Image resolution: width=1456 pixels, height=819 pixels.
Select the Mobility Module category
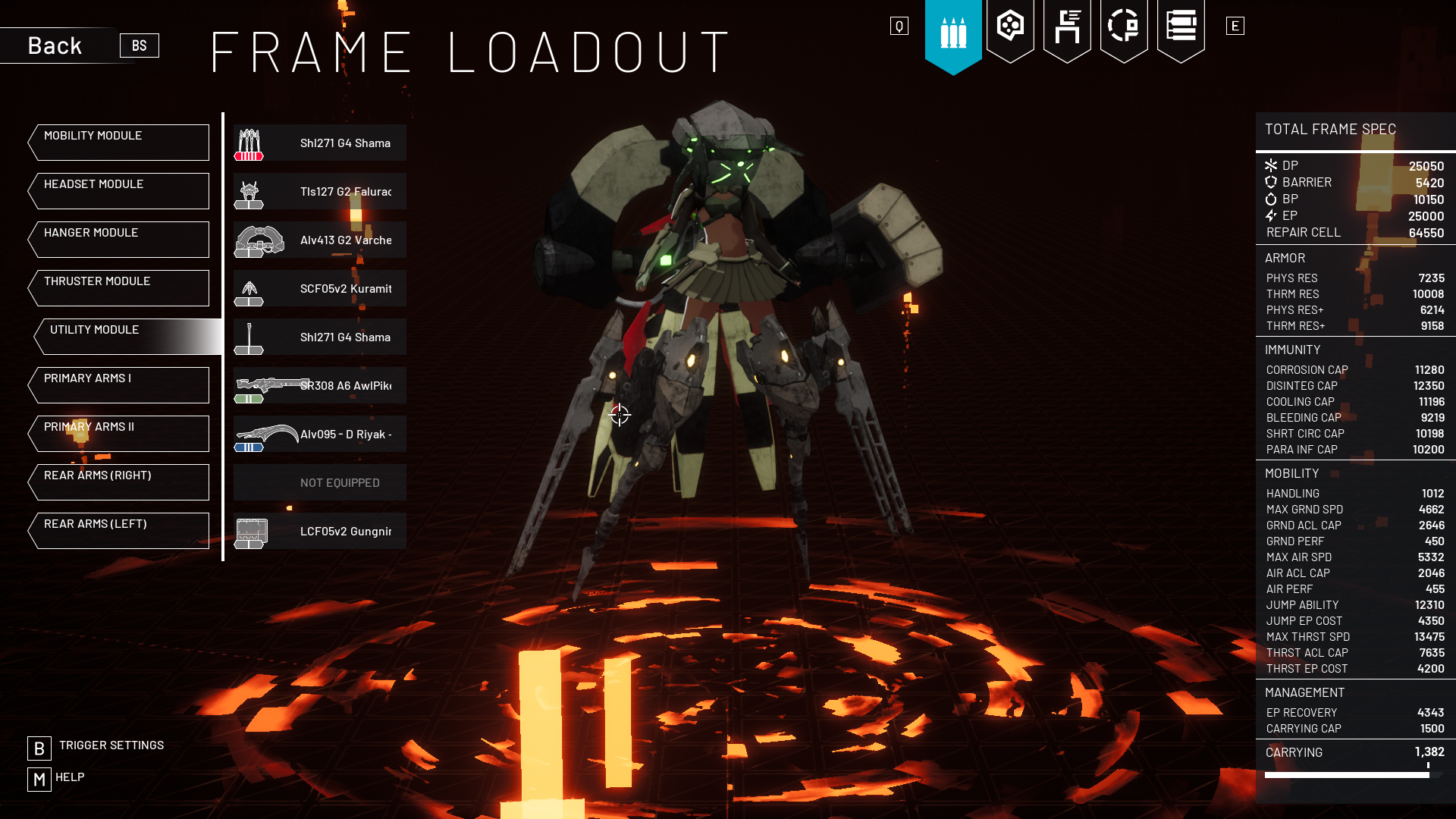tap(119, 143)
